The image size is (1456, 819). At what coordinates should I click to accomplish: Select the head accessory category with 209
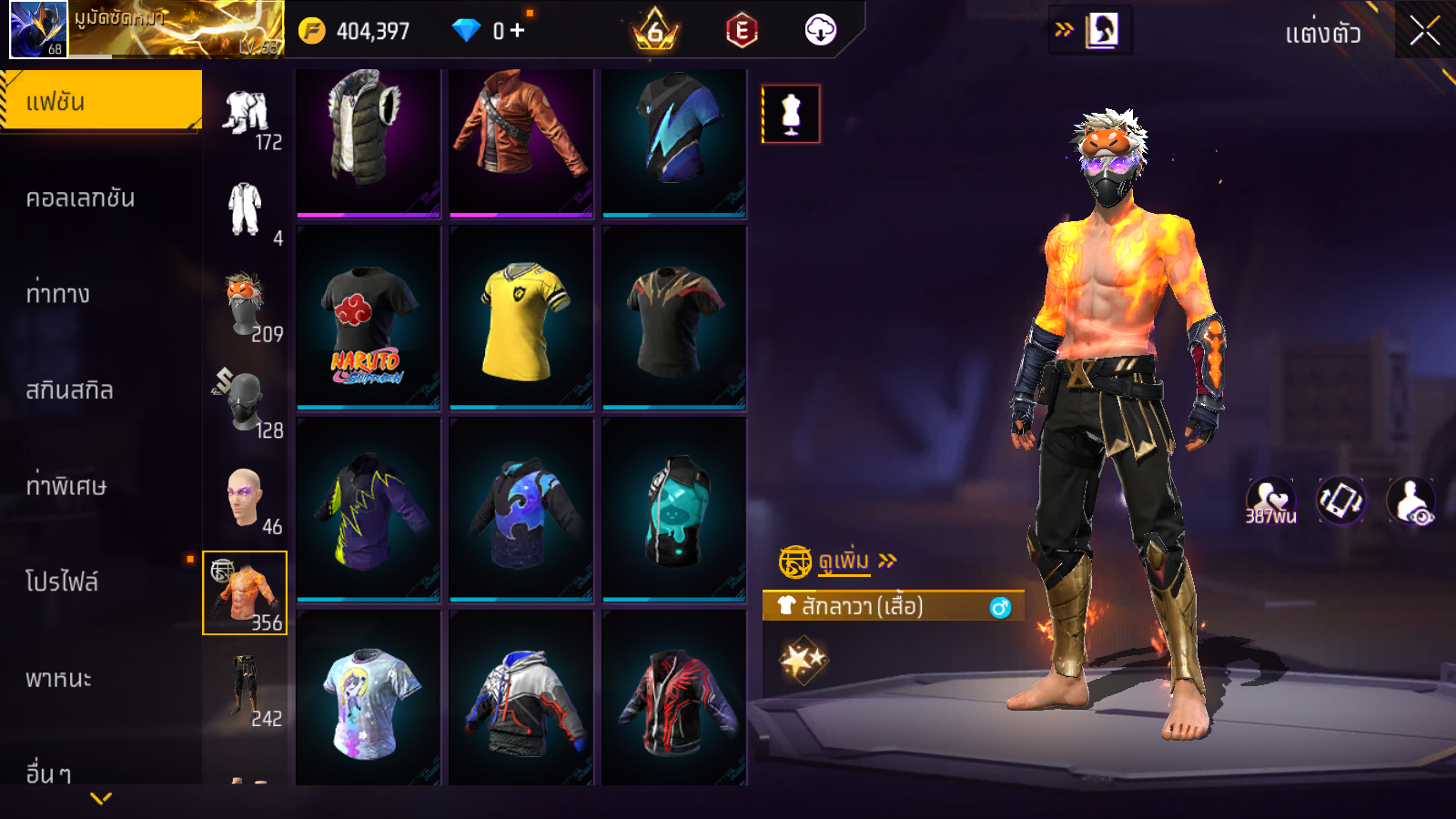coord(246,307)
